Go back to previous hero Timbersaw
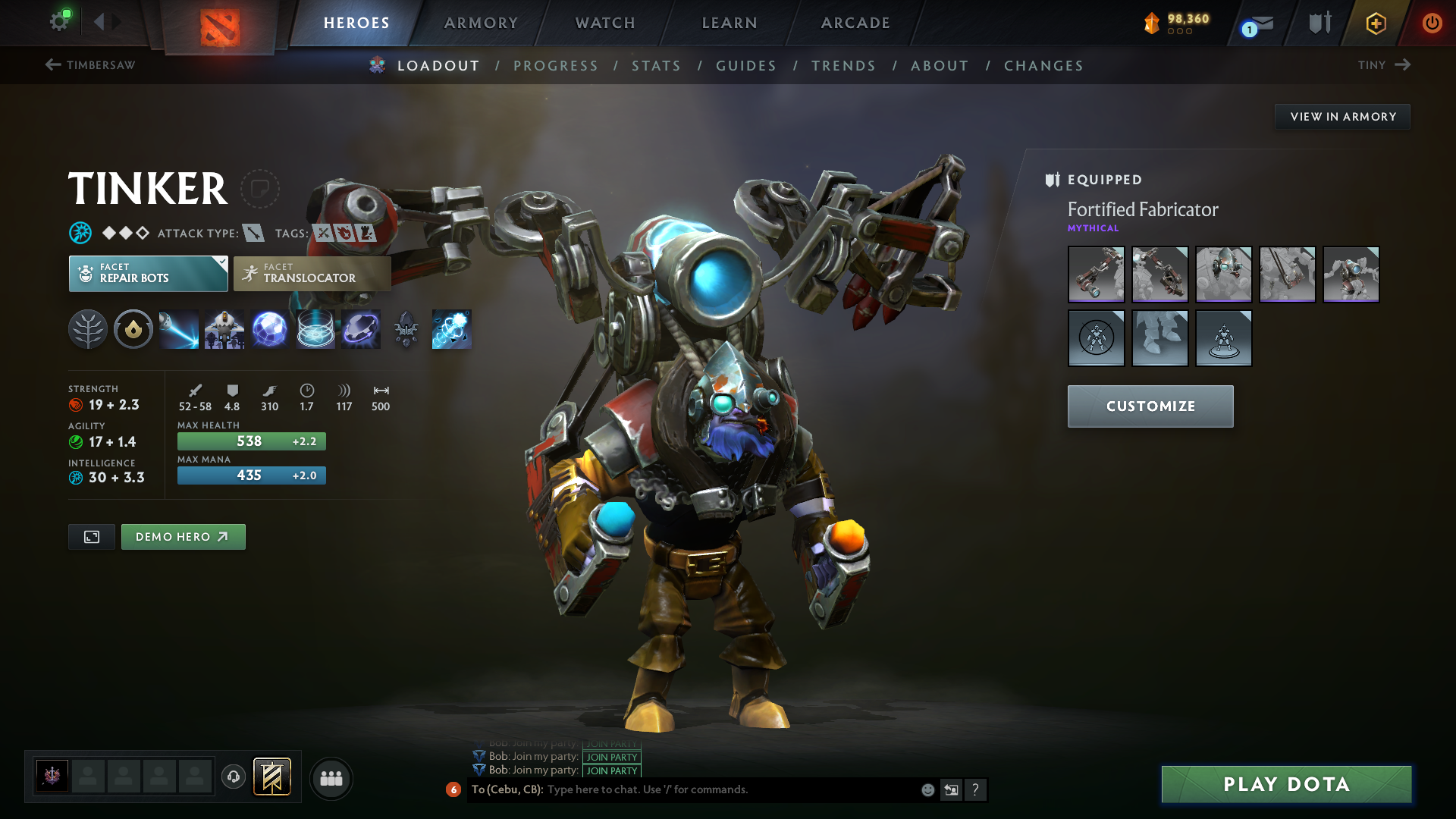The height and width of the screenshot is (819, 1456). click(x=90, y=65)
